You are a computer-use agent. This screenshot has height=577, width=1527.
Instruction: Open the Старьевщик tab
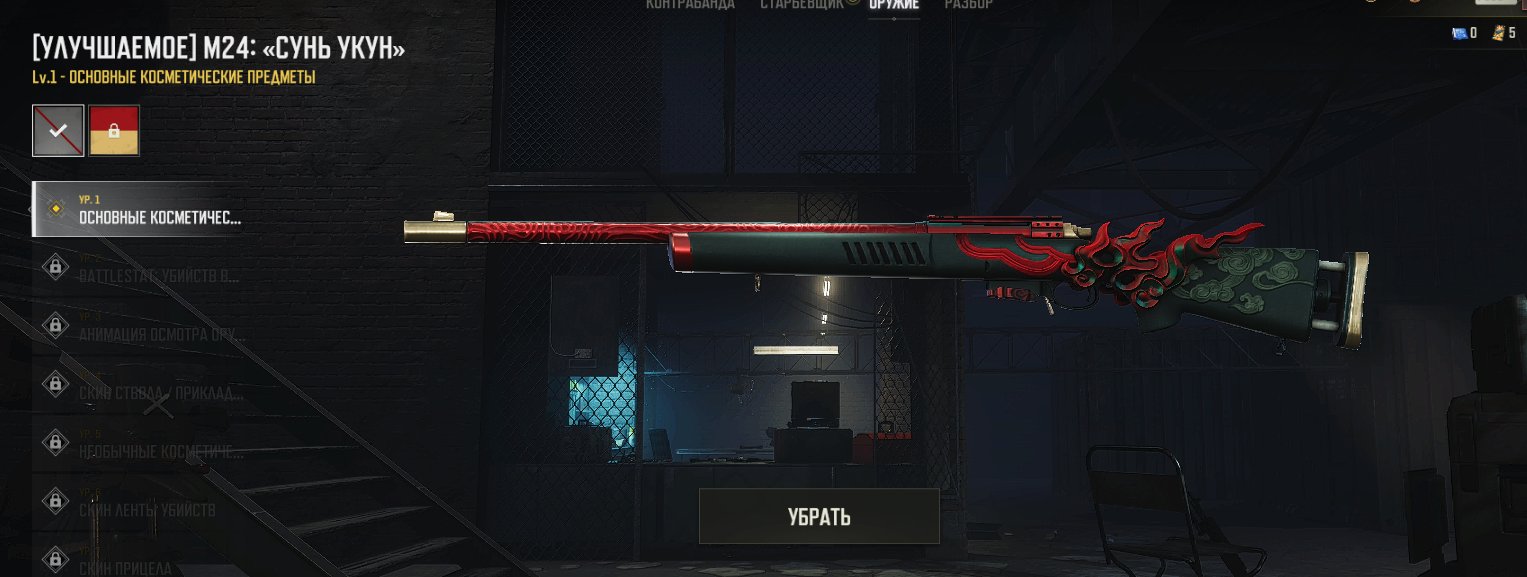[x=802, y=5]
